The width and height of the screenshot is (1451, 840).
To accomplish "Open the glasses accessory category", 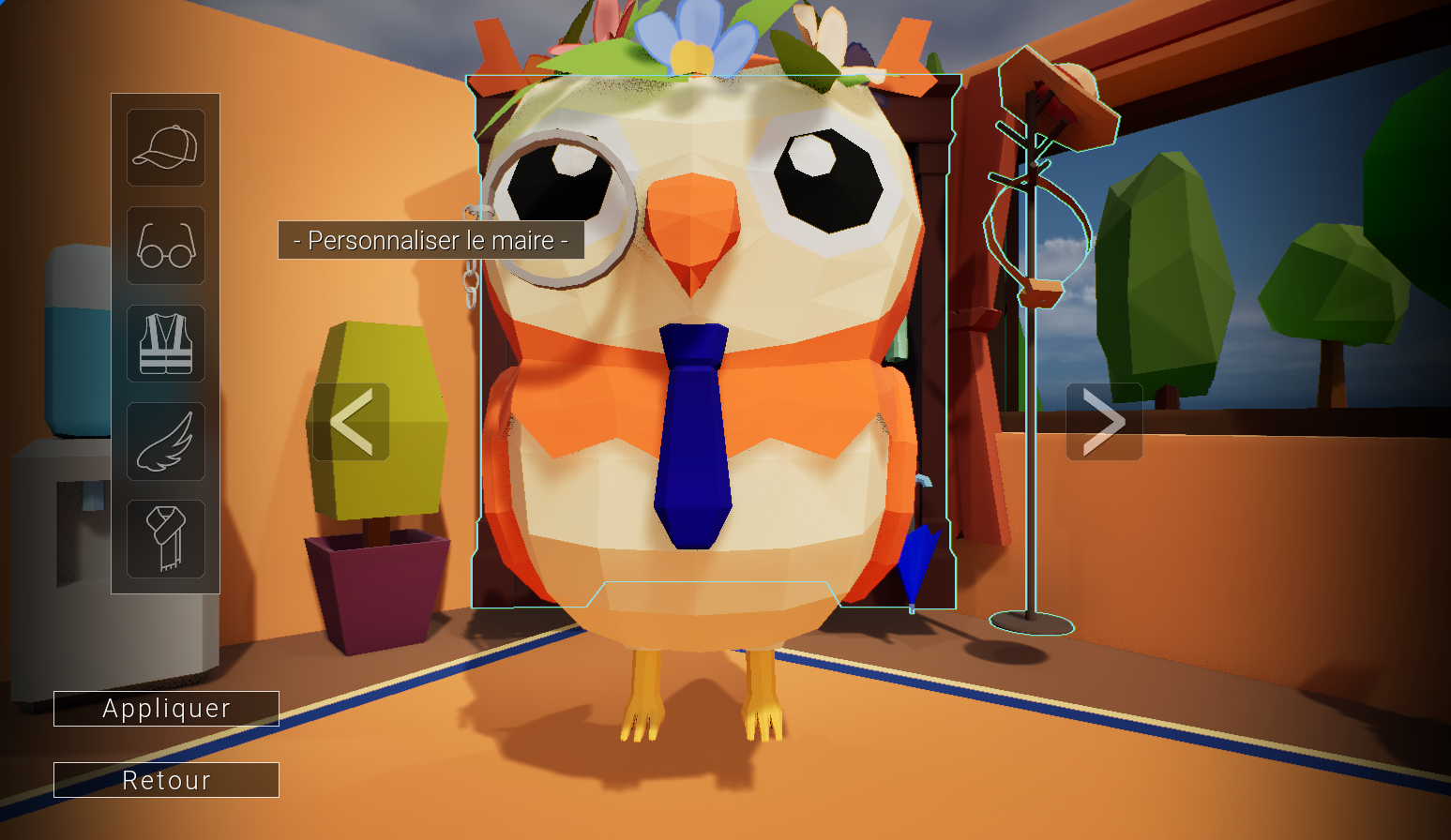I will point(166,246).
